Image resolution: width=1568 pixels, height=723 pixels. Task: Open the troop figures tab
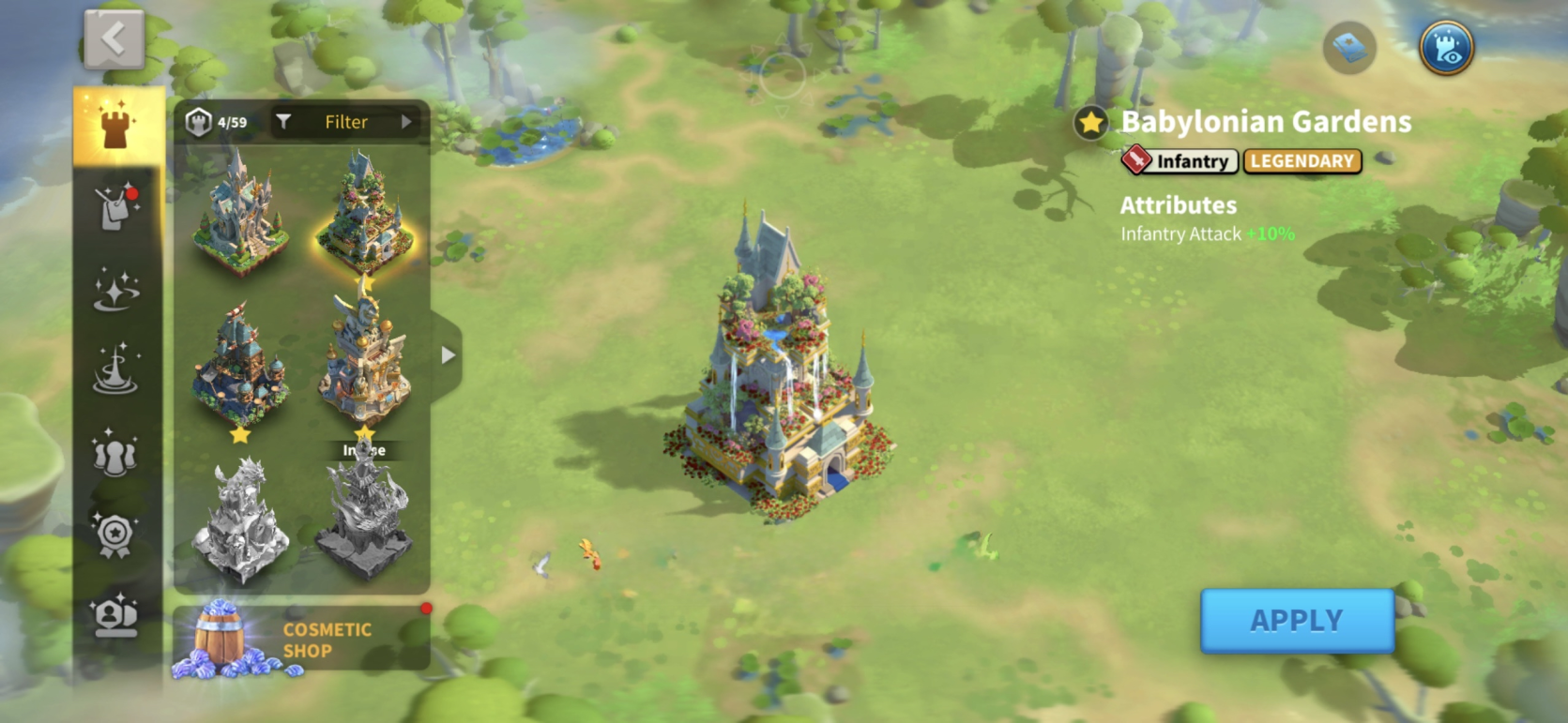(x=116, y=452)
